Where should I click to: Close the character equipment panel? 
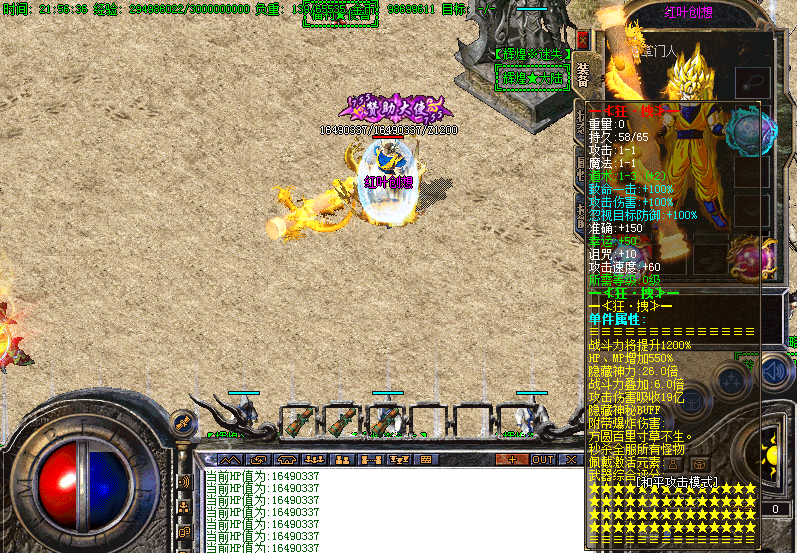583,40
